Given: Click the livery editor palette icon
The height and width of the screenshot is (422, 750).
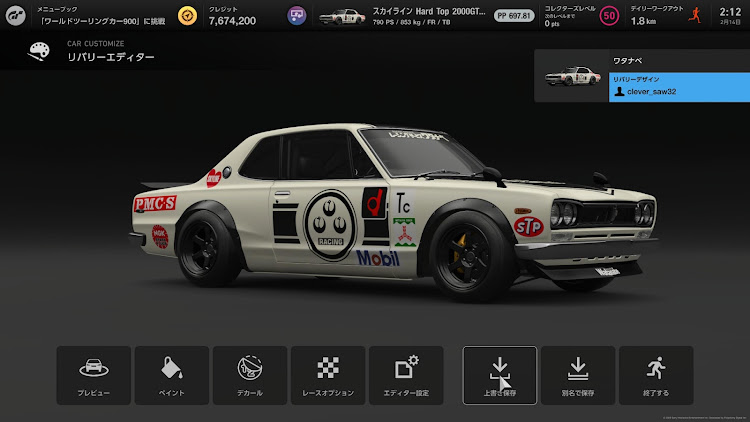Looking at the screenshot, I should click(39, 52).
